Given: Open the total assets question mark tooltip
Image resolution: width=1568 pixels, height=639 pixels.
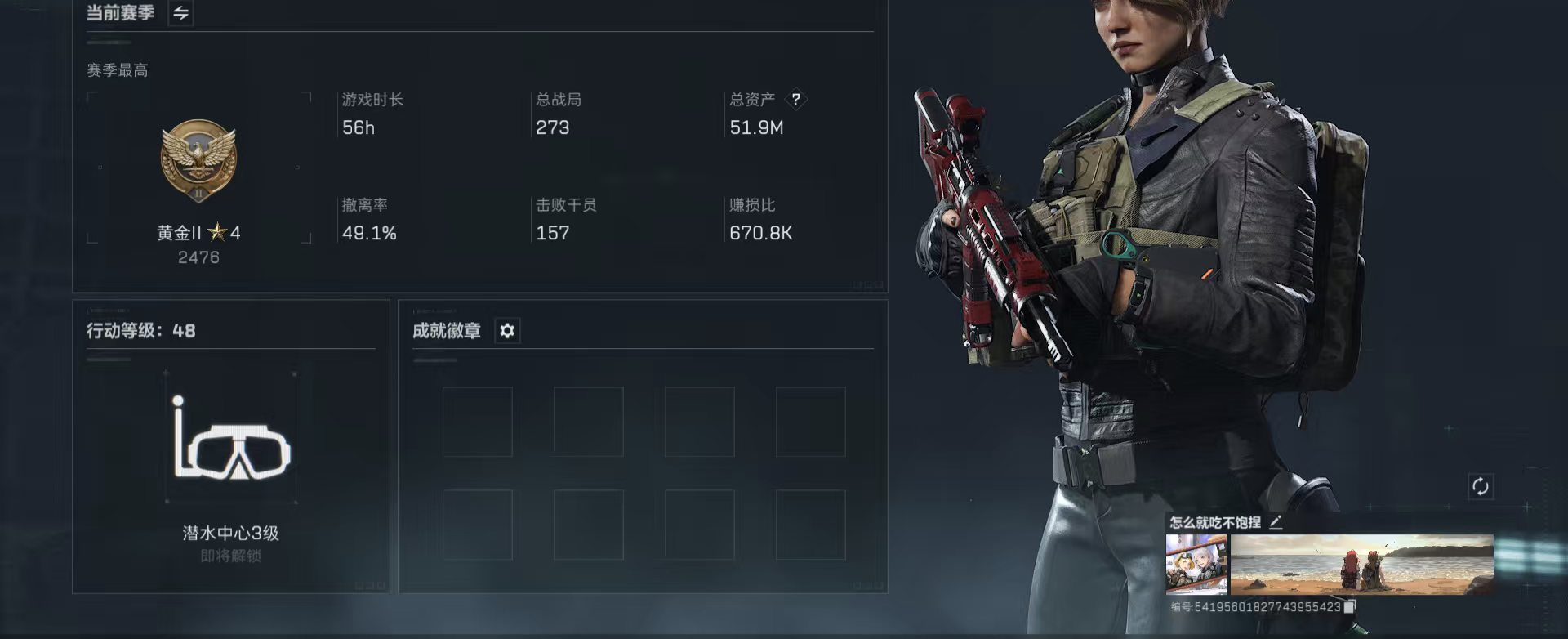Looking at the screenshot, I should pos(795,99).
